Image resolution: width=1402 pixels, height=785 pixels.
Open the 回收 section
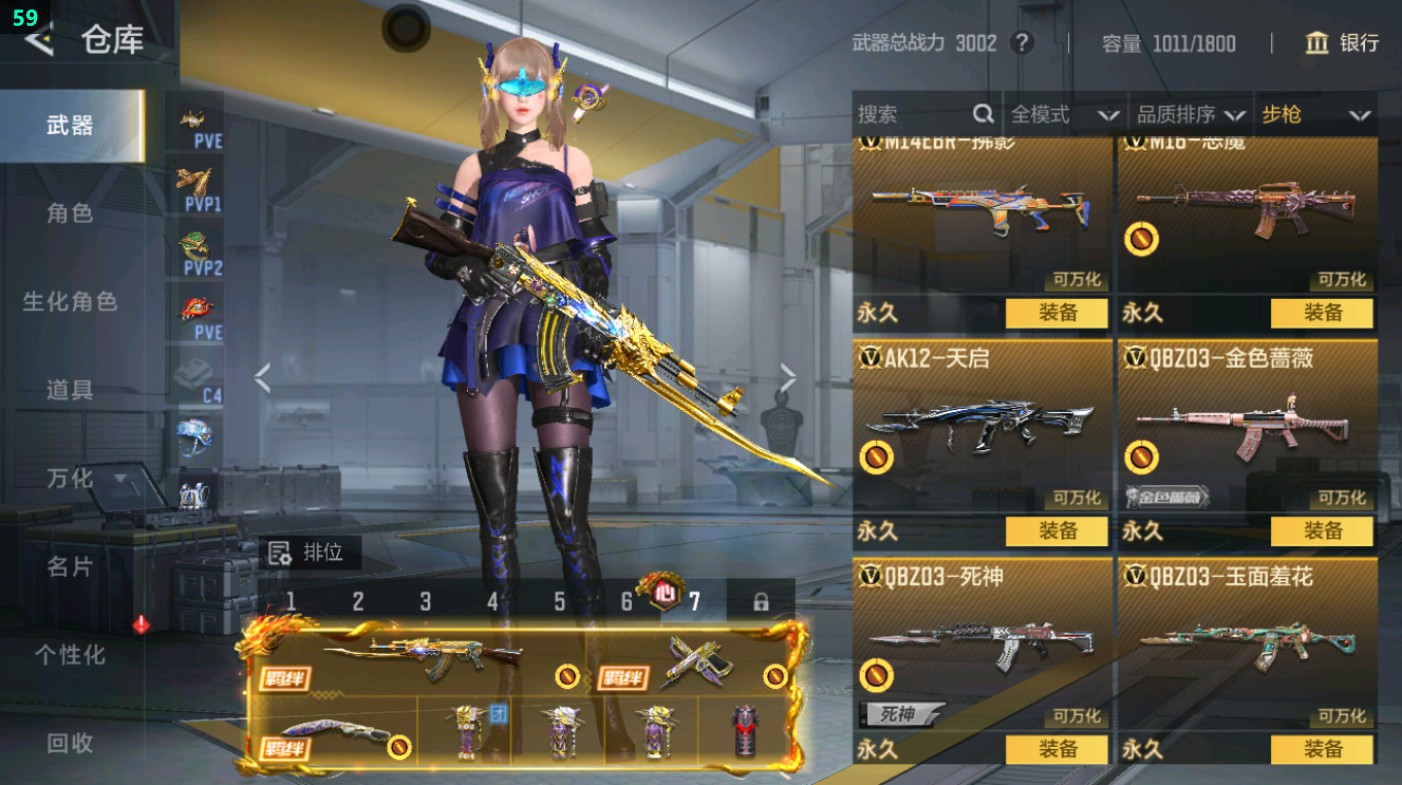tap(70, 742)
